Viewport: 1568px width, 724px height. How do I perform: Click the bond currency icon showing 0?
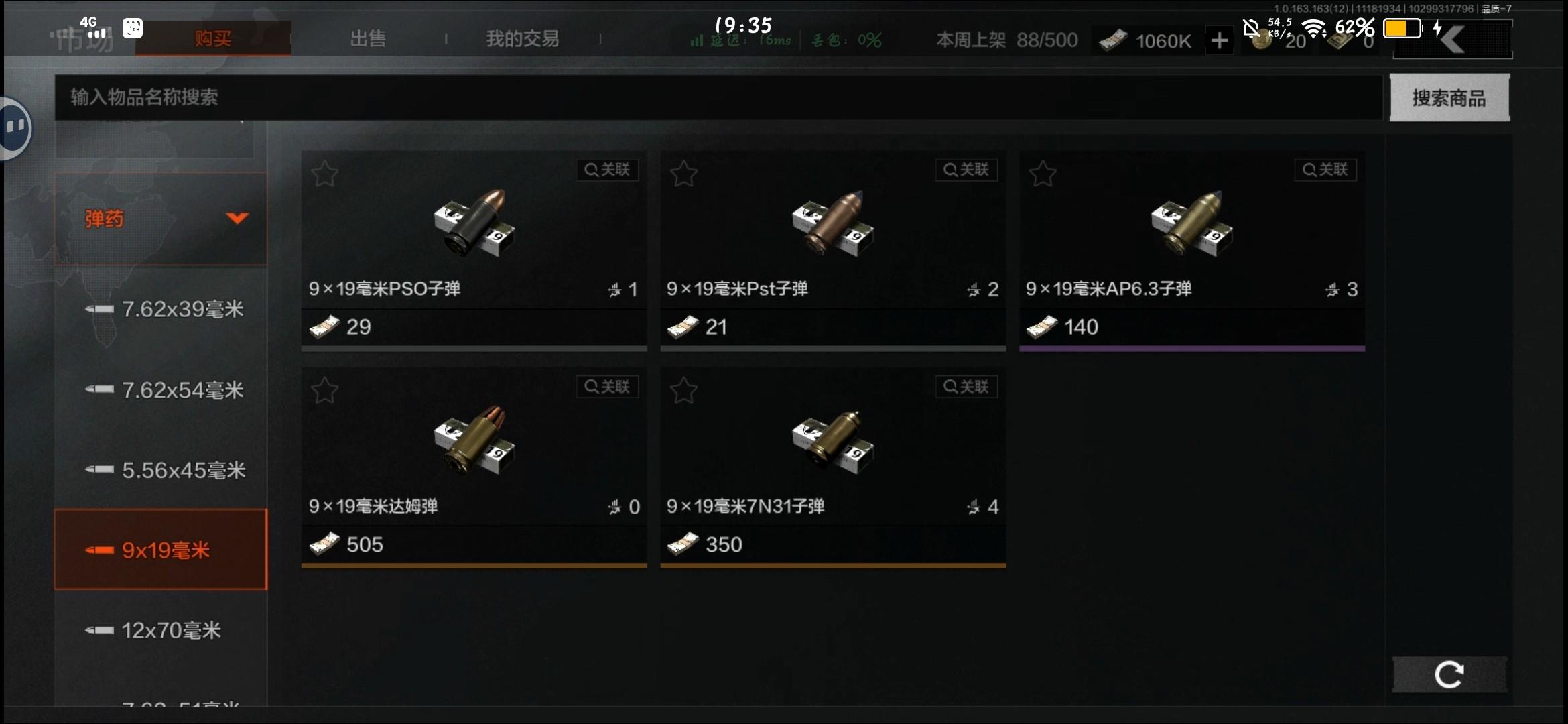click(x=1337, y=40)
